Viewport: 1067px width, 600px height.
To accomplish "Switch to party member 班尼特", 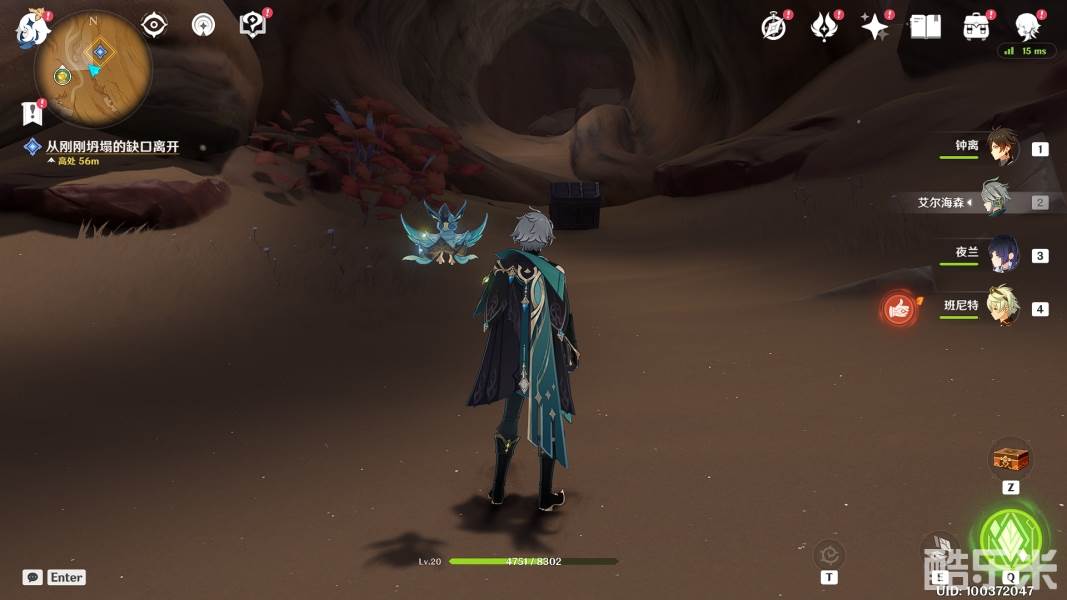I will [1001, 307].
